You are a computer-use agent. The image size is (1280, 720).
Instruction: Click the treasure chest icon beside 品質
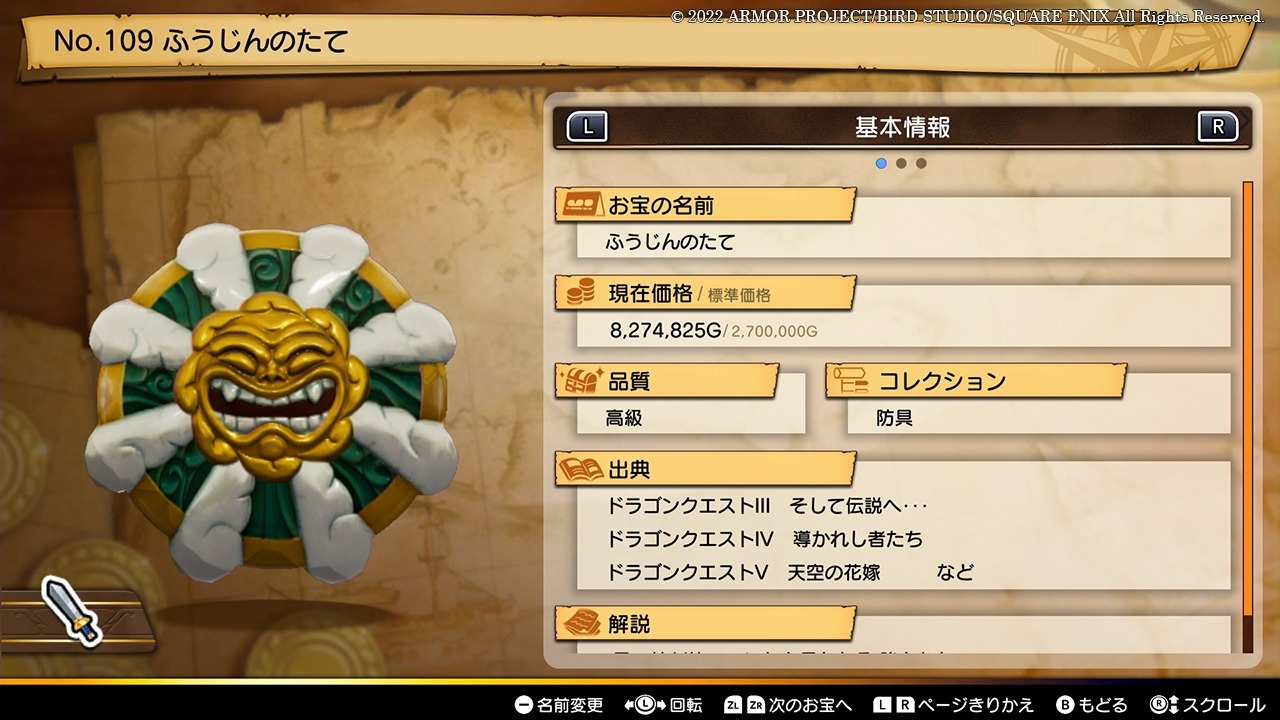pyautogui.click(x=580, y=379)
